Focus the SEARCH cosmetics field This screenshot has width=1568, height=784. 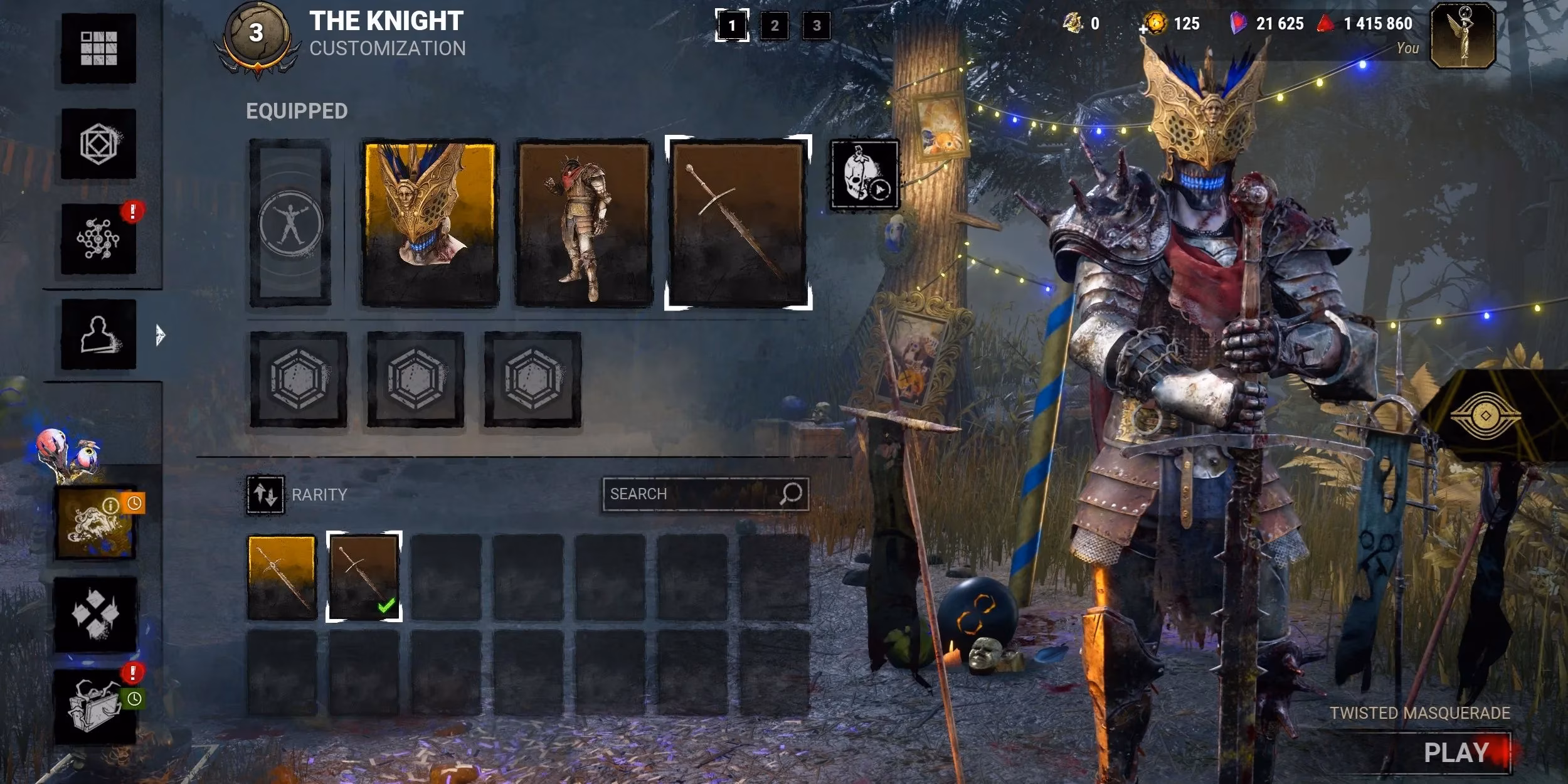[x=693, y=494]
